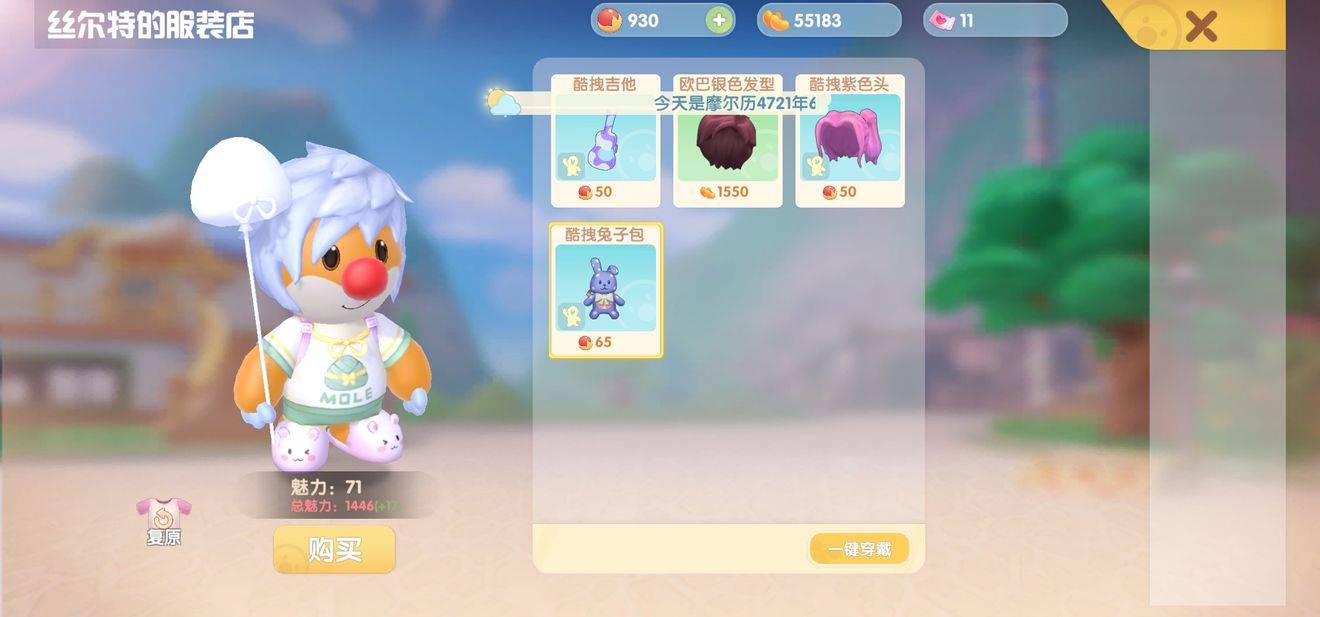1320x617 pixels.
Task: Close the clothing shop screen
Action: click(1201, 26)
